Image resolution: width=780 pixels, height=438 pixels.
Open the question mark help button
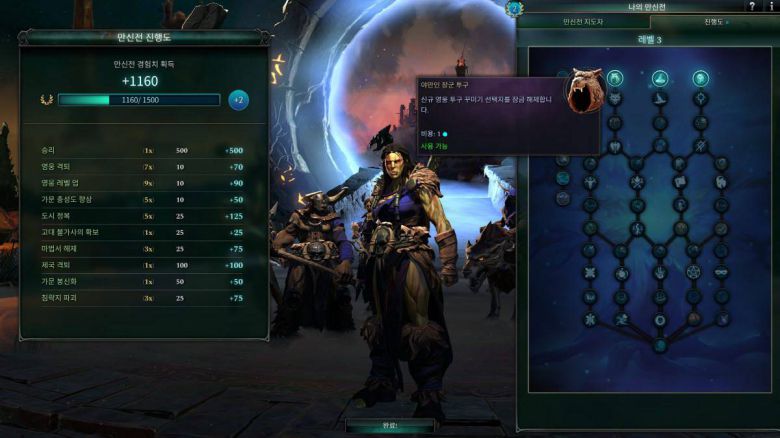[x=751, y=7]
